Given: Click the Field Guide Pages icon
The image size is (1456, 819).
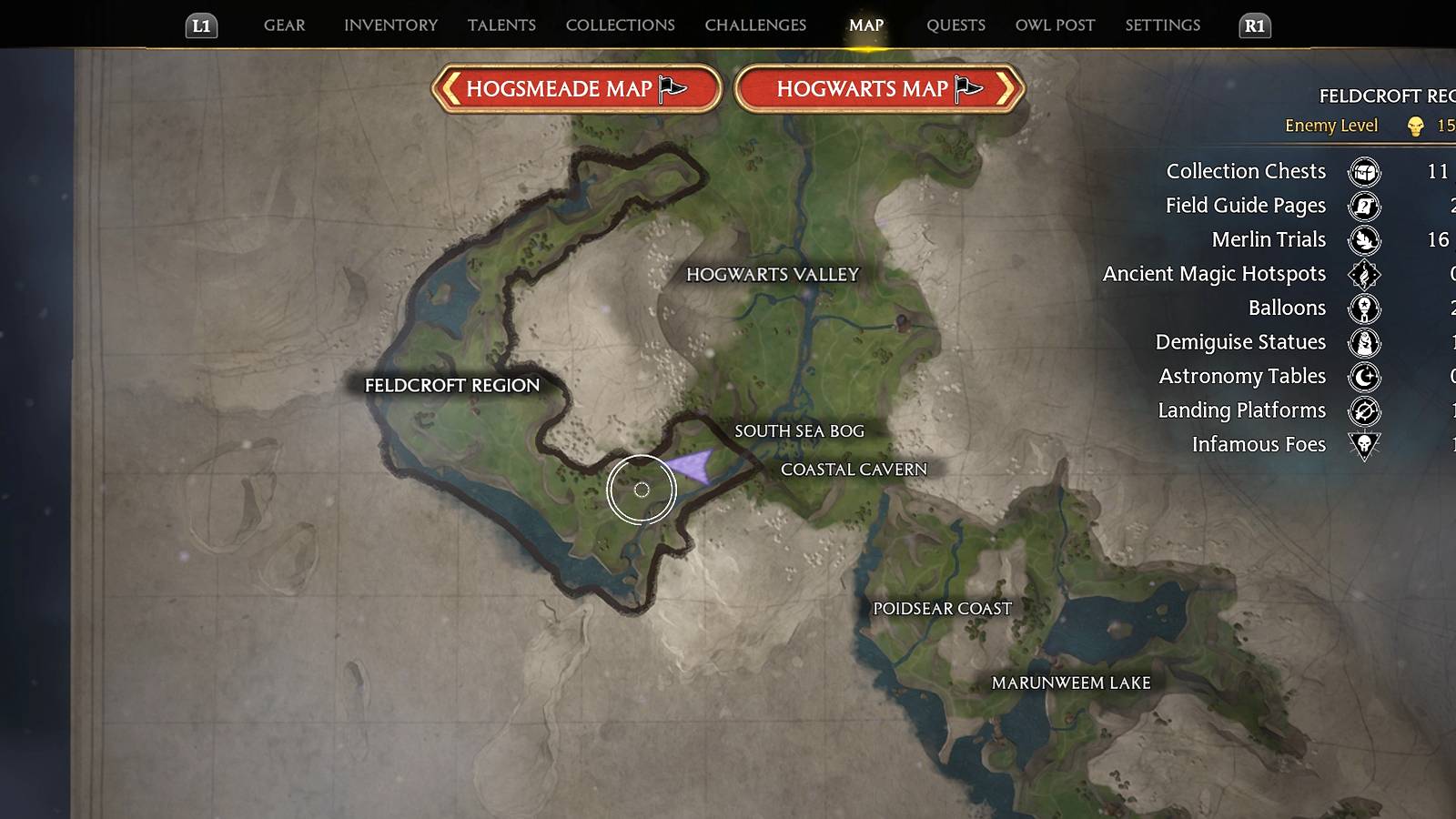Looking at the screenshot, I should (1365, 206).
